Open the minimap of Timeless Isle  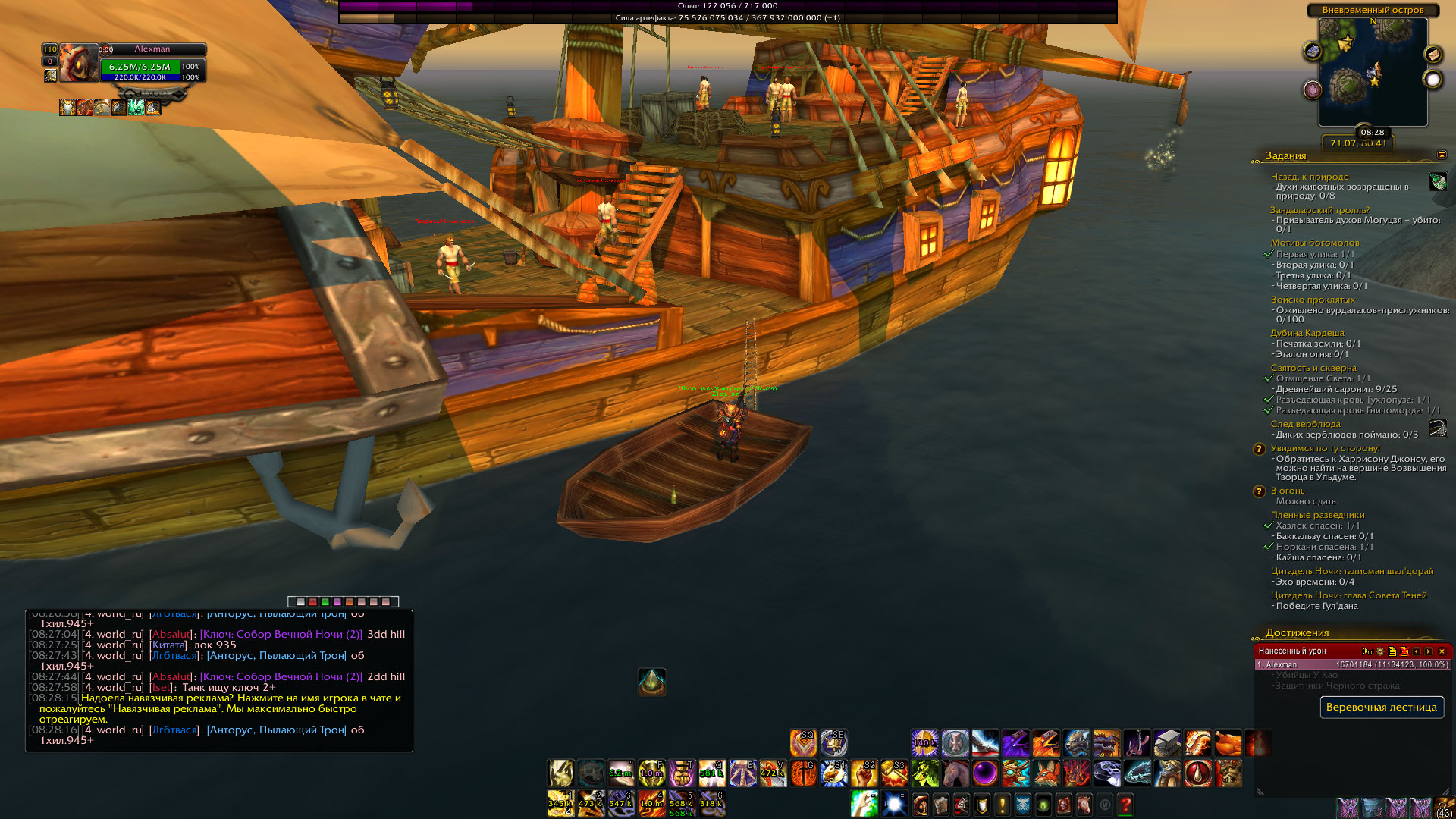(1373, 72)
